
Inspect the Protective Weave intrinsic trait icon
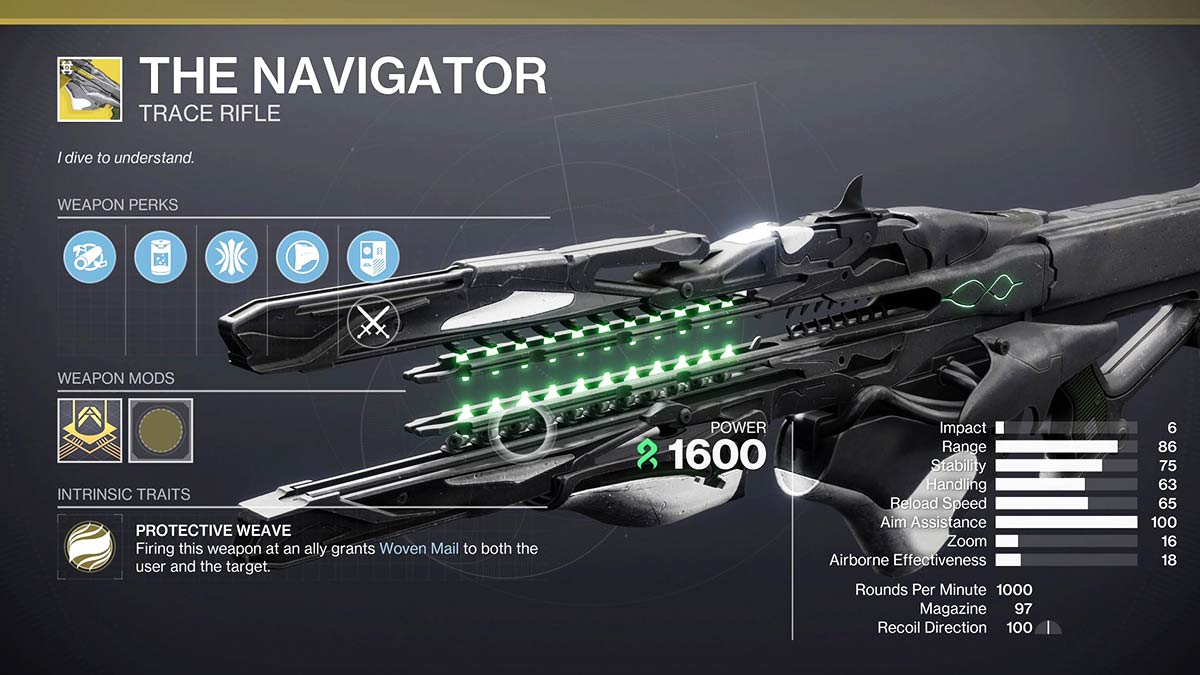tap(90, 547)
